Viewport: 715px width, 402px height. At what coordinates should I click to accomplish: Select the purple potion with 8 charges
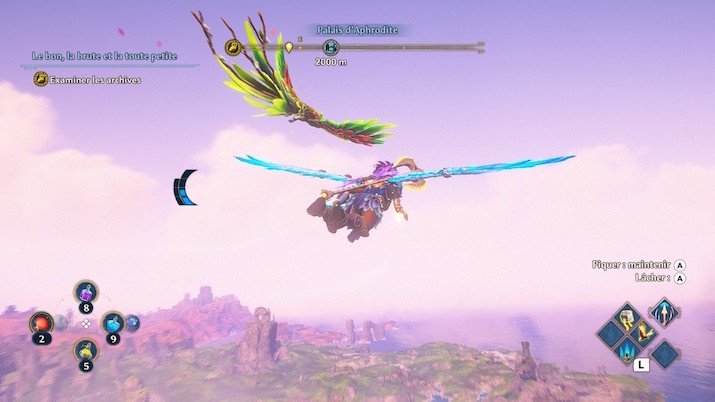point(86,295)
